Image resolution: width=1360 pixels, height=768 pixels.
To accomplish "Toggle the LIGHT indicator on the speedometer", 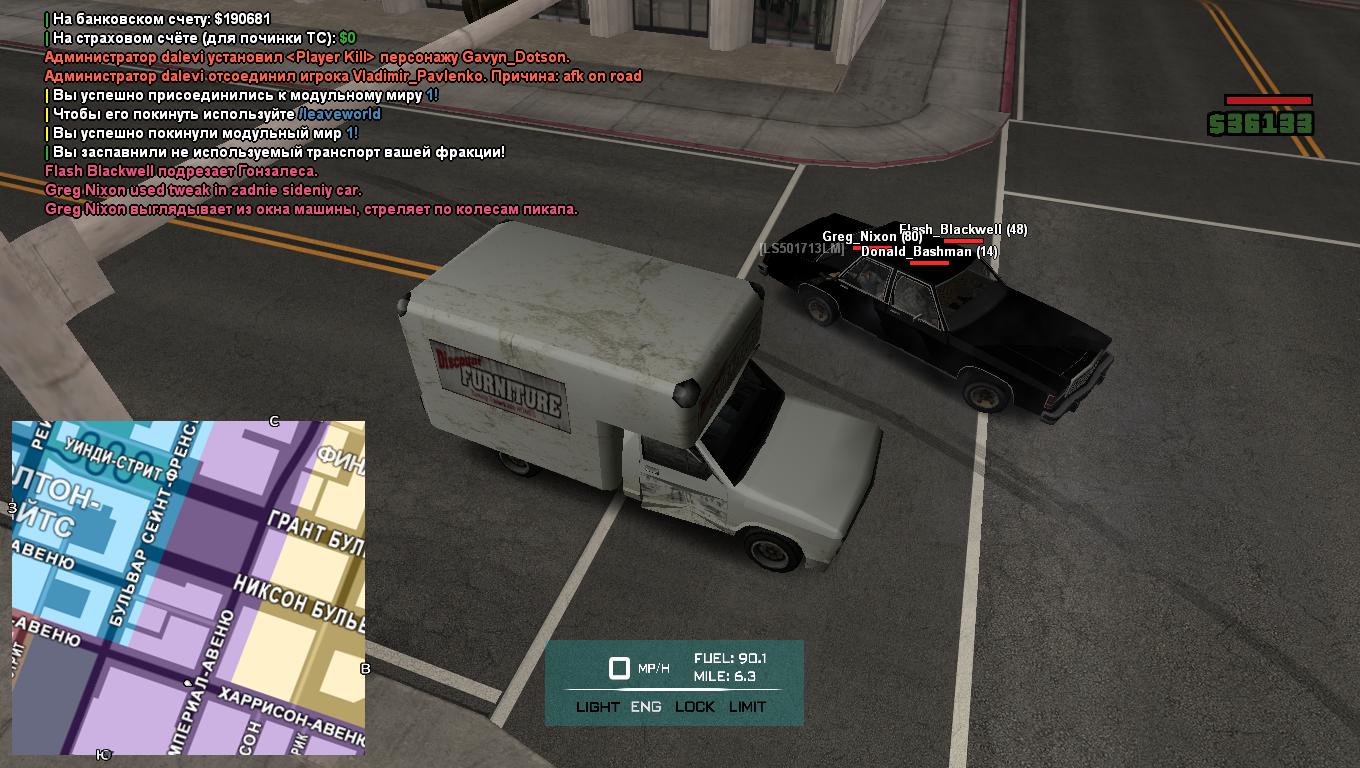I will click(x=598, y=707).
